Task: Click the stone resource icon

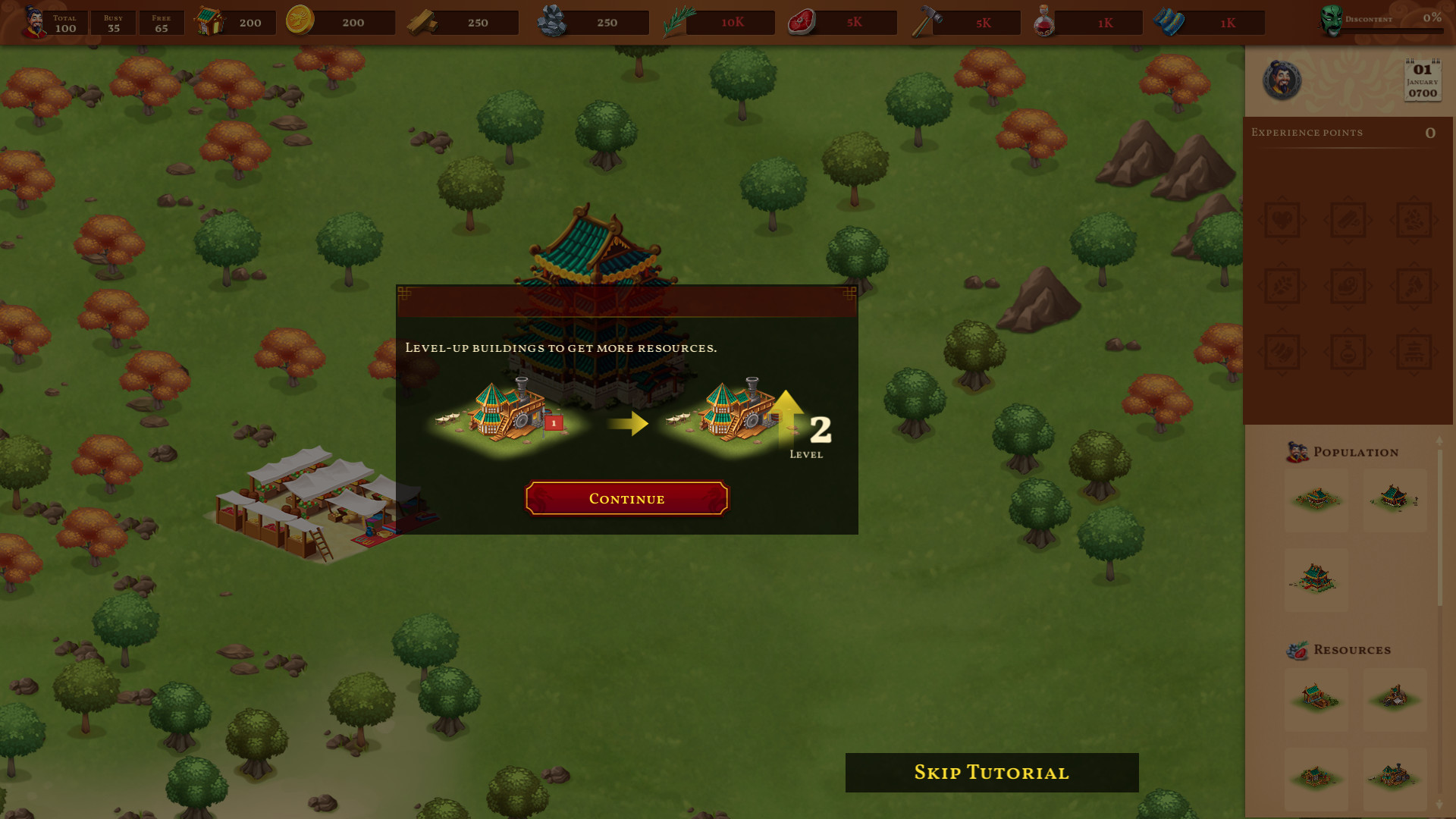Action: [554, 20]
